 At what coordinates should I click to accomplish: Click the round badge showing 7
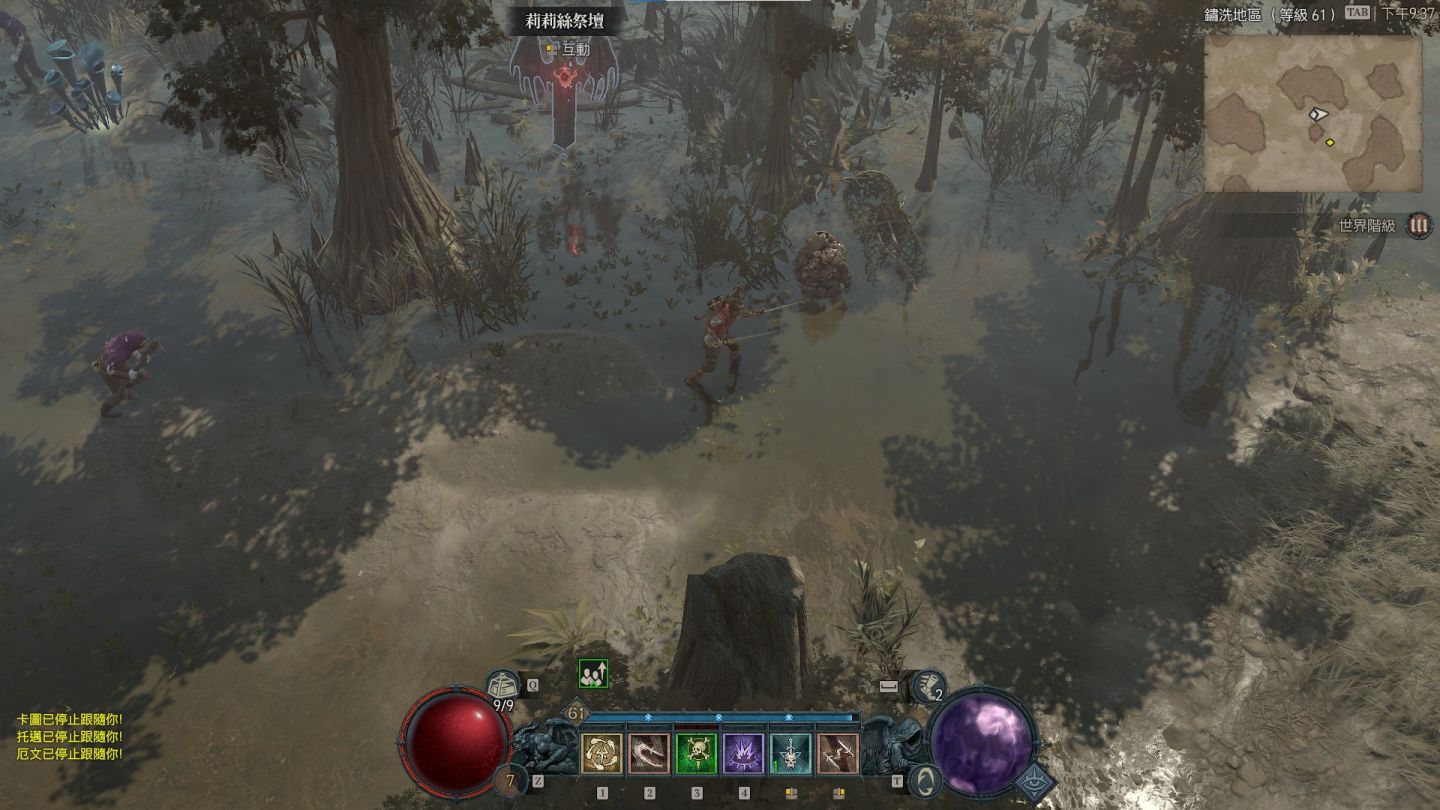tap(510, 780)
